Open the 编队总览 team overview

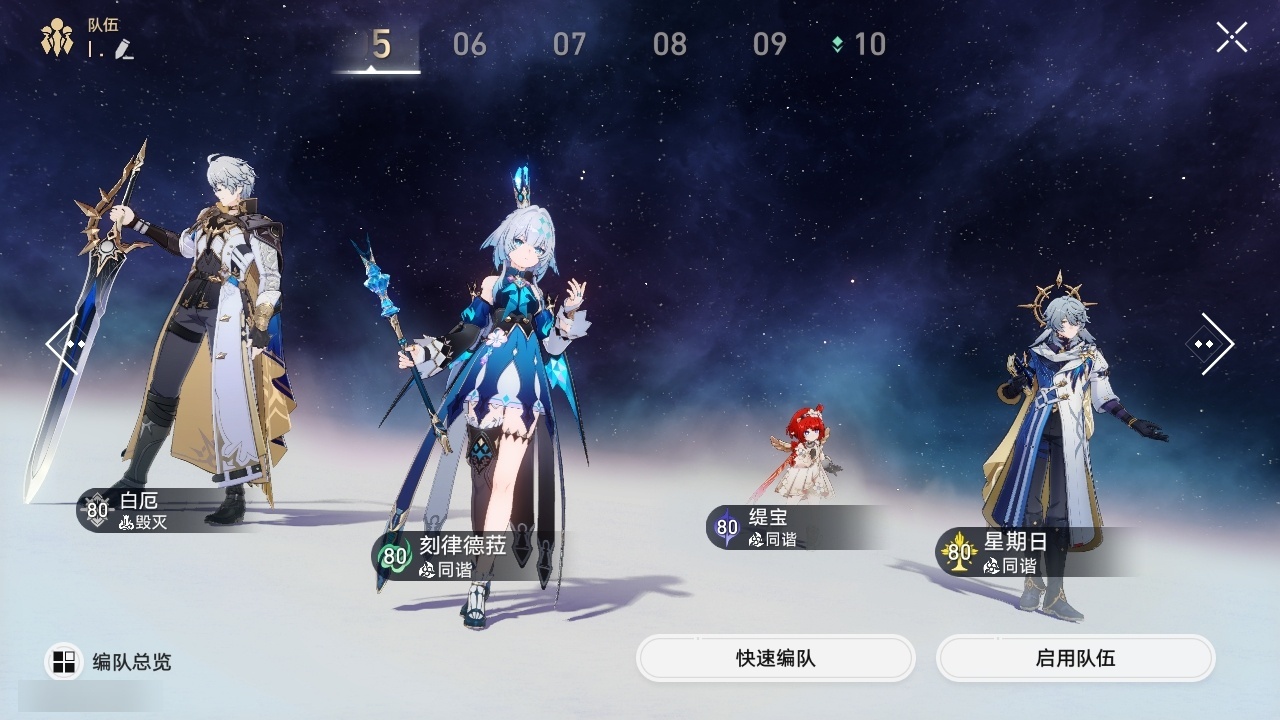(109, 662)
